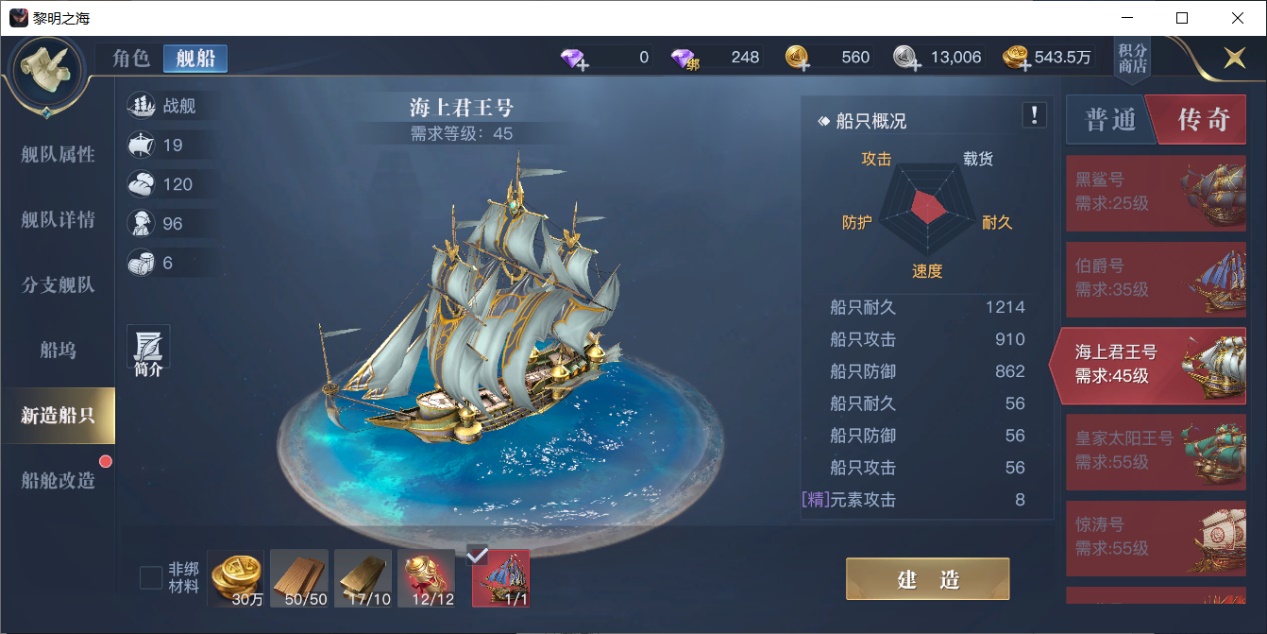Go to 分支舰队 section
The width and height of the screenshot is (1267, 634).
[58, 285]
